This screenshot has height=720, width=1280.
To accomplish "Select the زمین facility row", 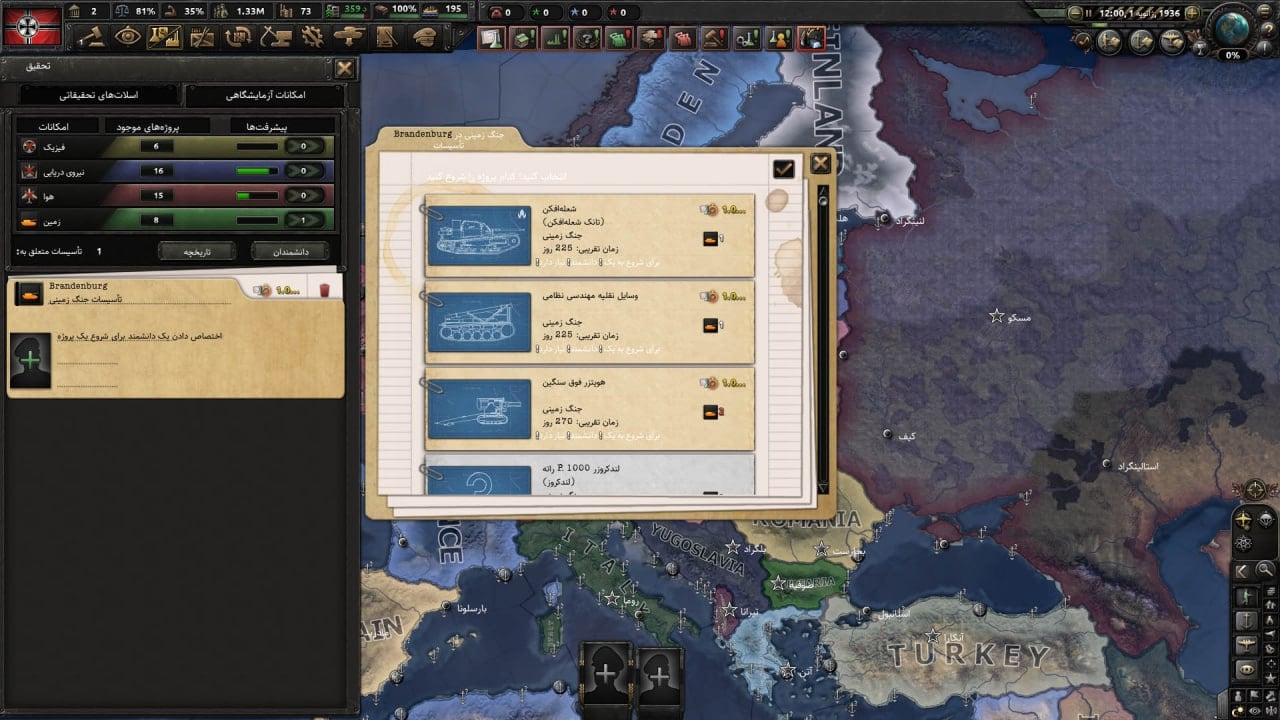I will click(x=174, y=221).
